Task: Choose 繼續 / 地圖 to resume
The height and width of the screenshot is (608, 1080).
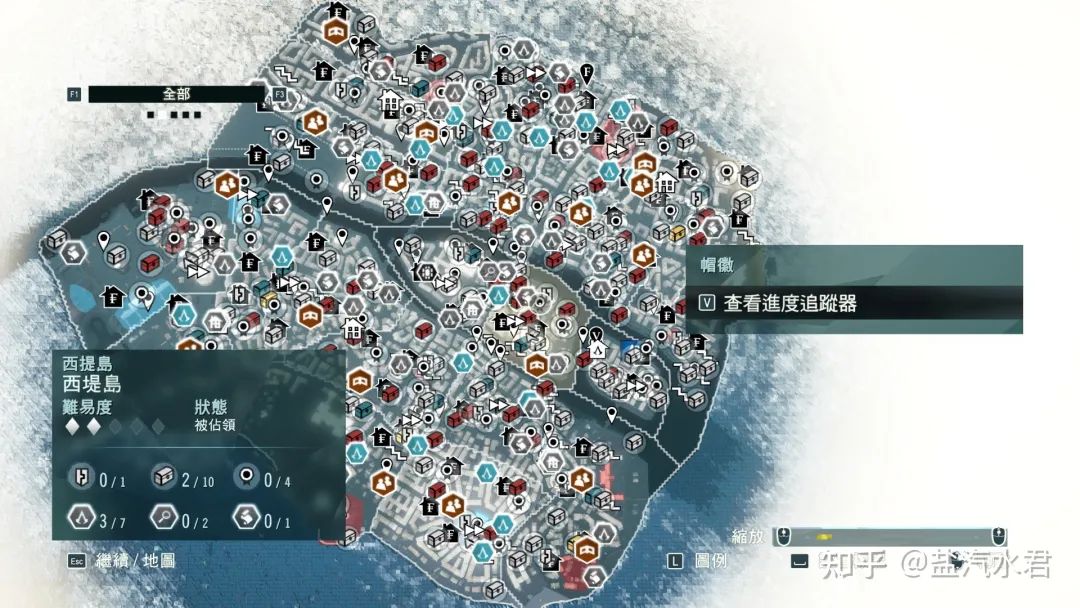Action: pos(135,560)
